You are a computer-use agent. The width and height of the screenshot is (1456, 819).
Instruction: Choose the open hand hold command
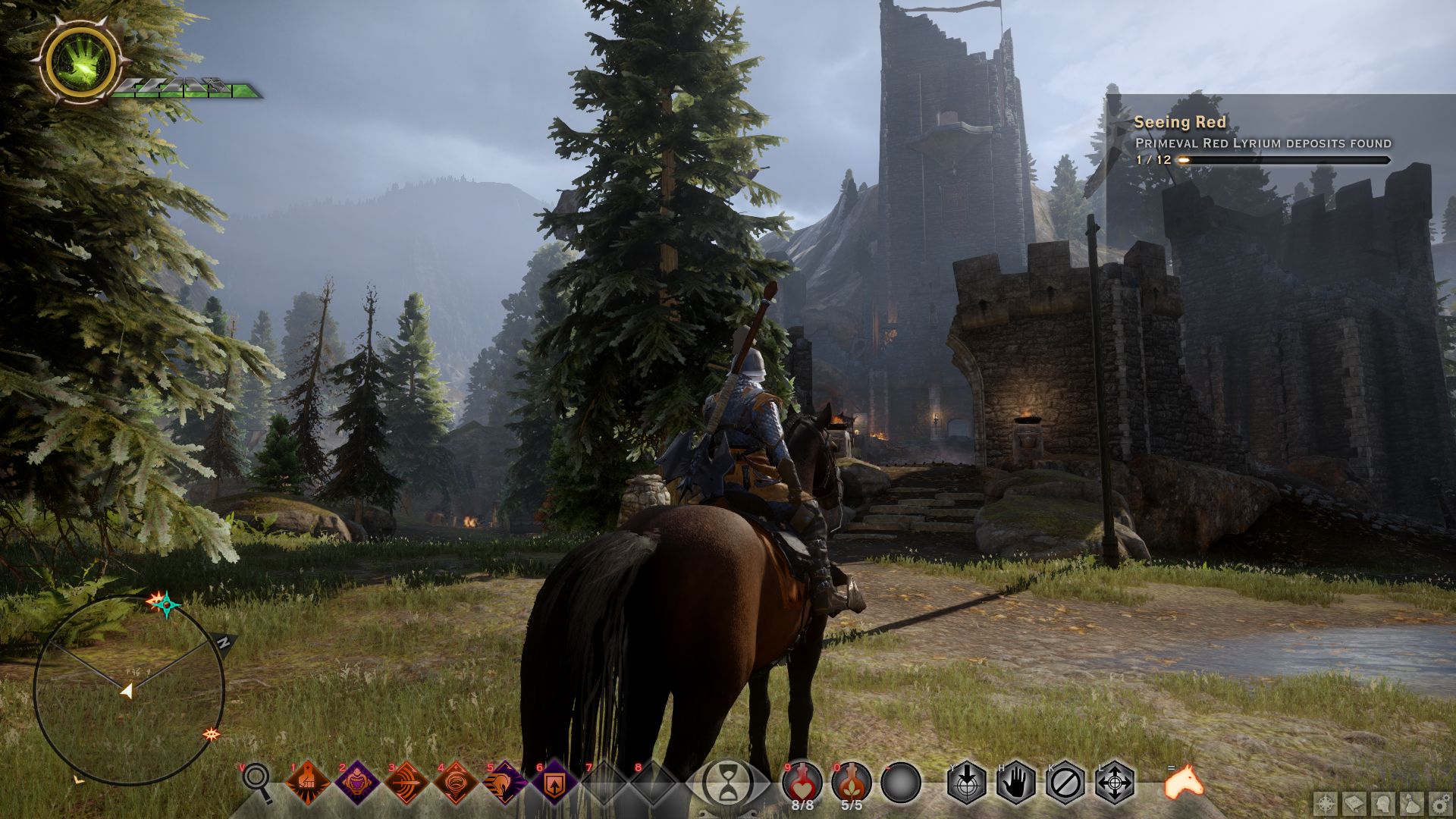pos(1016,783)
